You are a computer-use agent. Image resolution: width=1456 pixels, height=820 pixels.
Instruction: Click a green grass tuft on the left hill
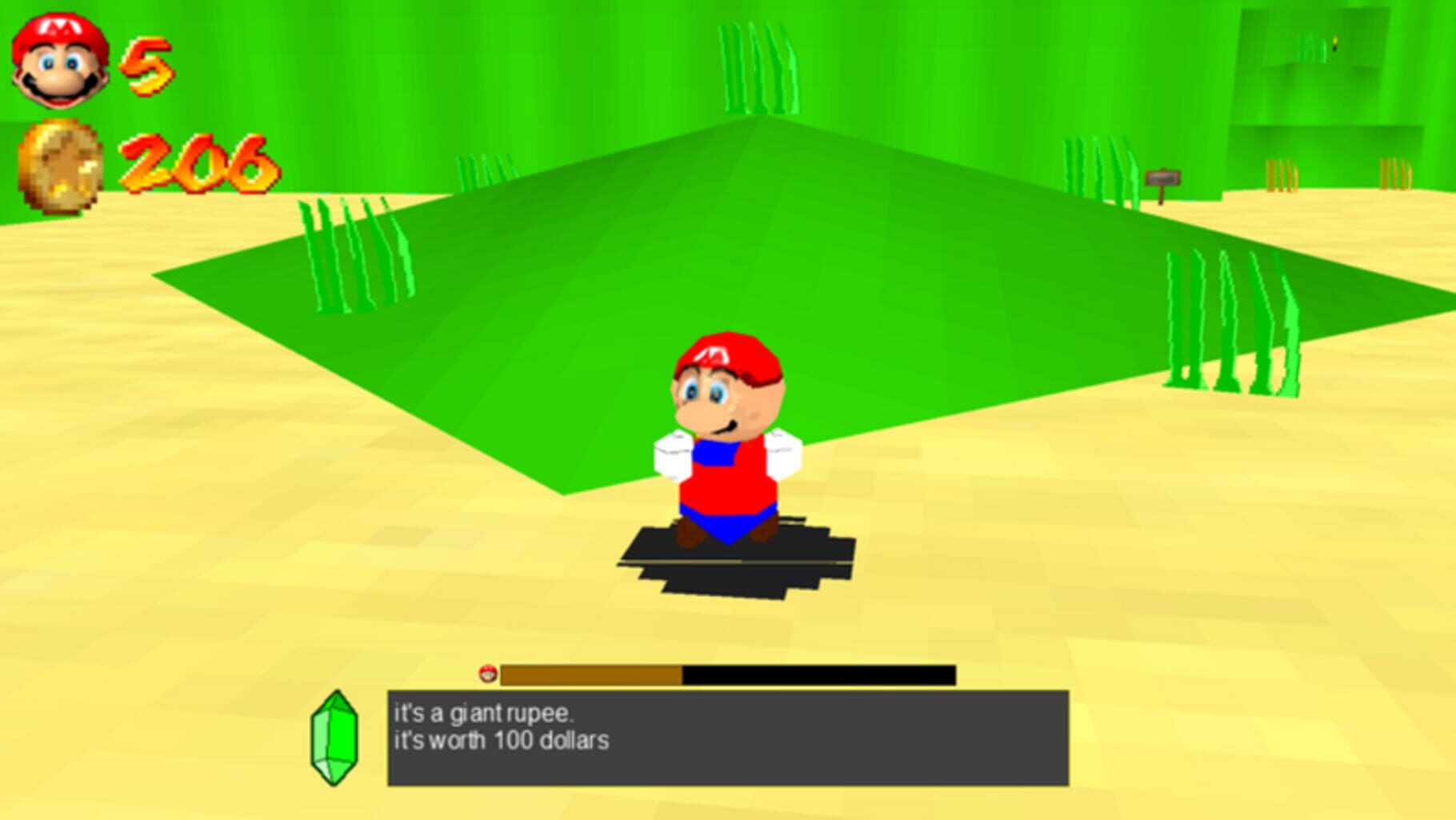[x=352, y=256]
